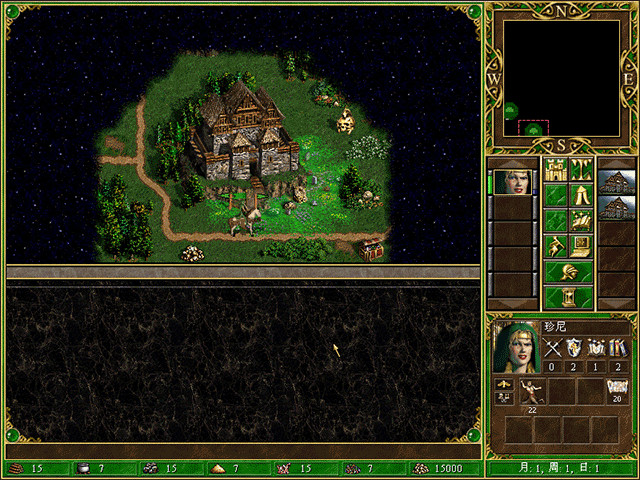Select the blonde hero in hero list
This screenshot has width=640, height=480.
click(513, 182)
